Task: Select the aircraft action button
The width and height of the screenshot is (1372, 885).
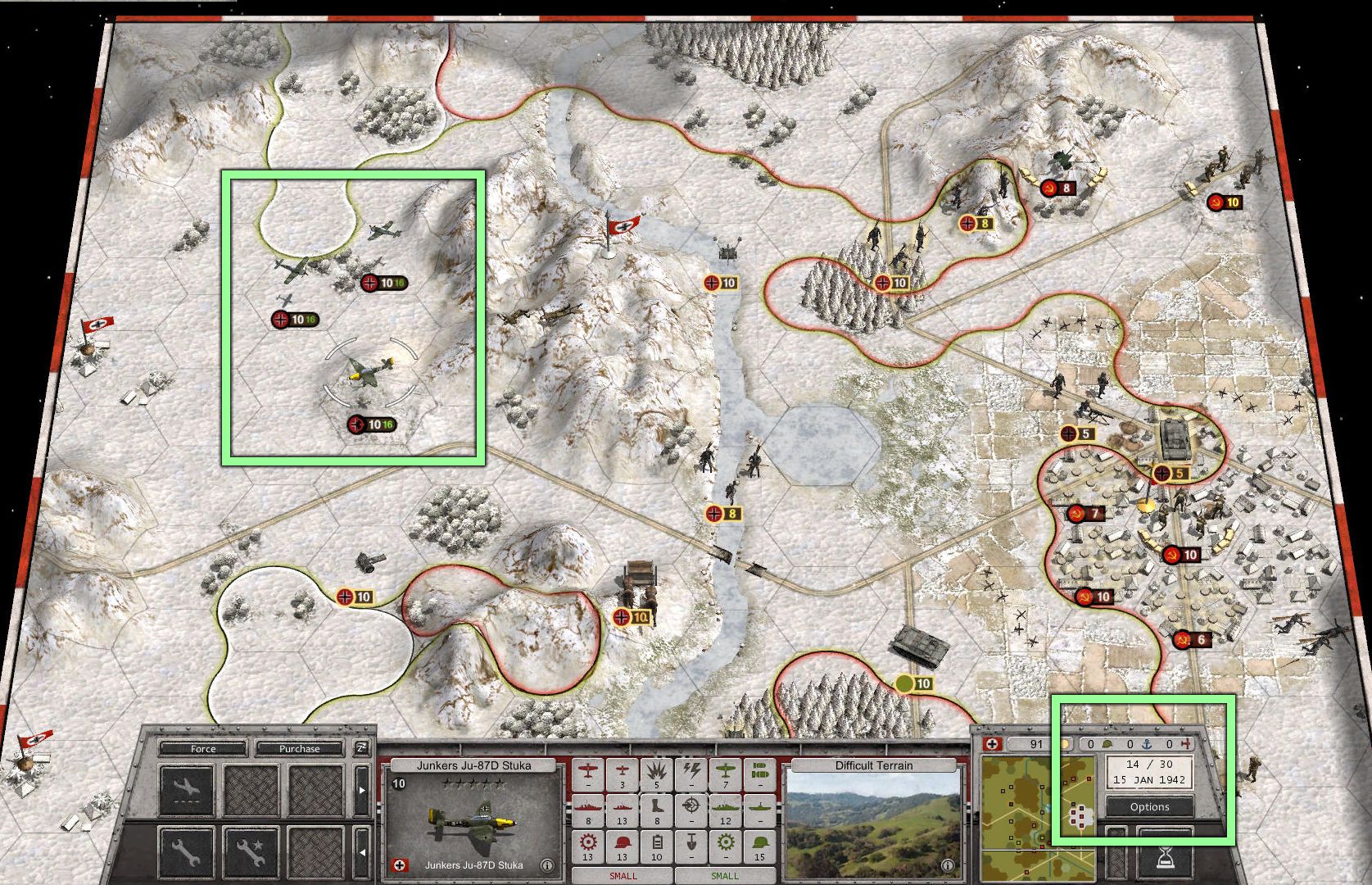Action: (187, 790)
